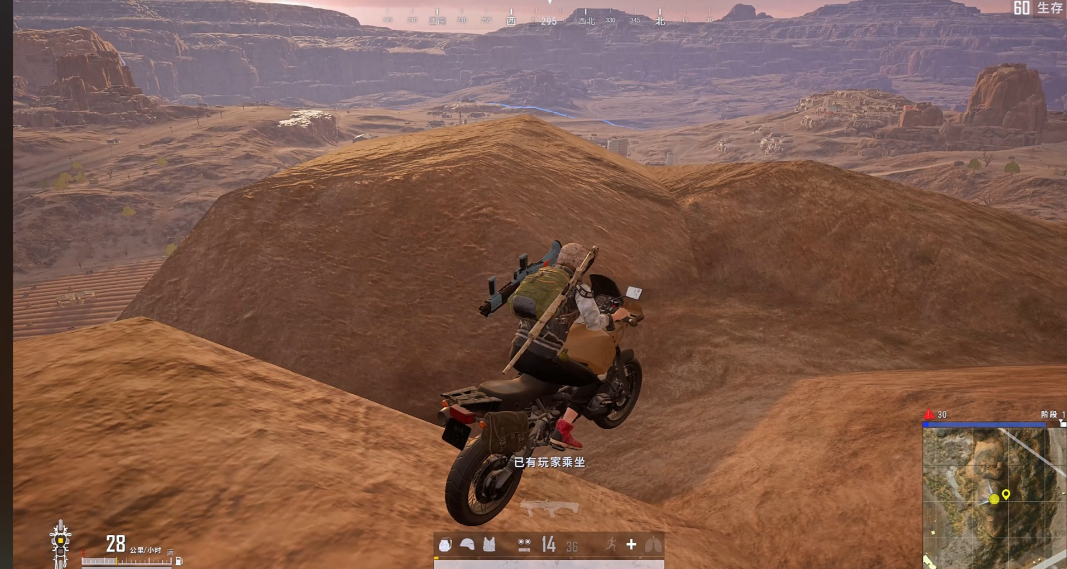
Task: Toggle the fire mode bullets icon
Action: coord(524,544)
